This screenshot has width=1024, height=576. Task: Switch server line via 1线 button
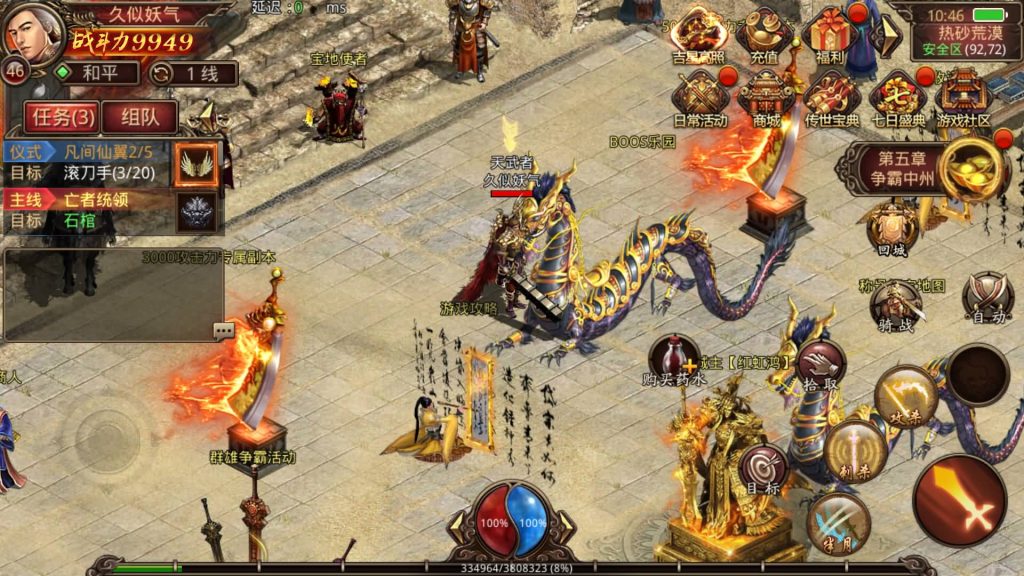coord(193,73)
